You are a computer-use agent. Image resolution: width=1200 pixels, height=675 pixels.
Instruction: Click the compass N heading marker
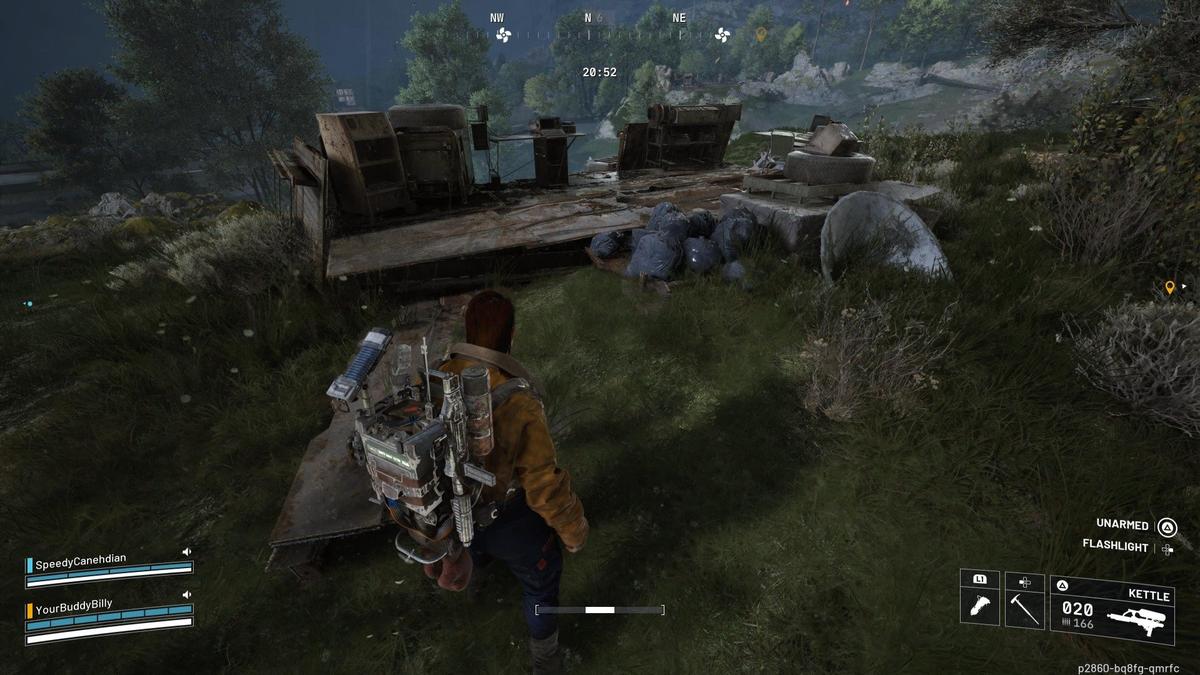click(x=588, y=18)
